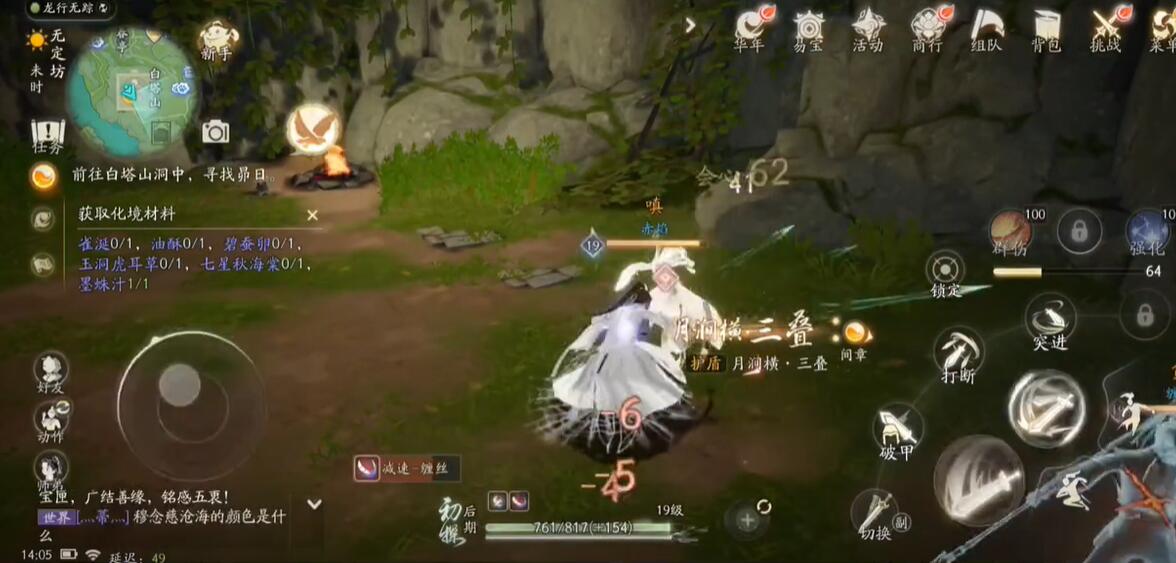Image resolution: width=1176 pixels, height=563 pixels.
Task: Use the 破甲 armor break skill
Action: tap(897, 430)
